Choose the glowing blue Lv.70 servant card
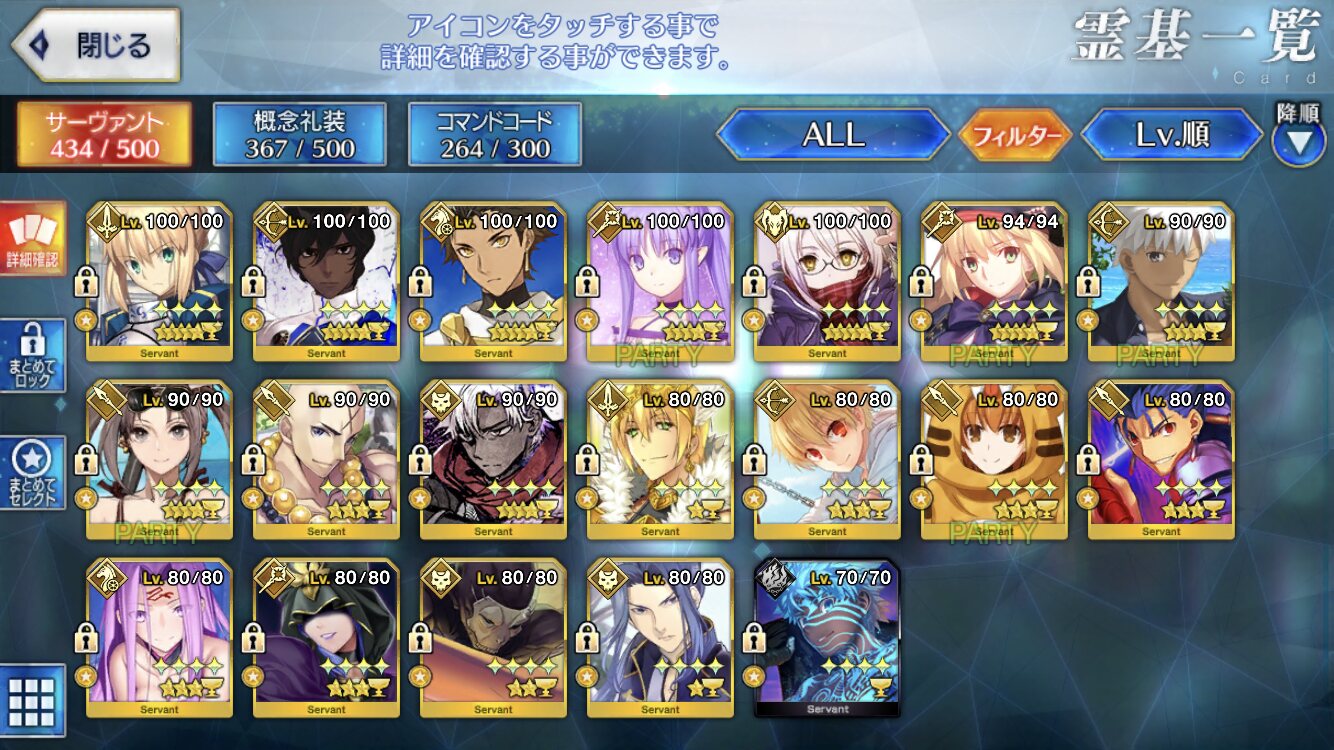This screenshot has width=1334, height=750. click(x=827, y=638)
